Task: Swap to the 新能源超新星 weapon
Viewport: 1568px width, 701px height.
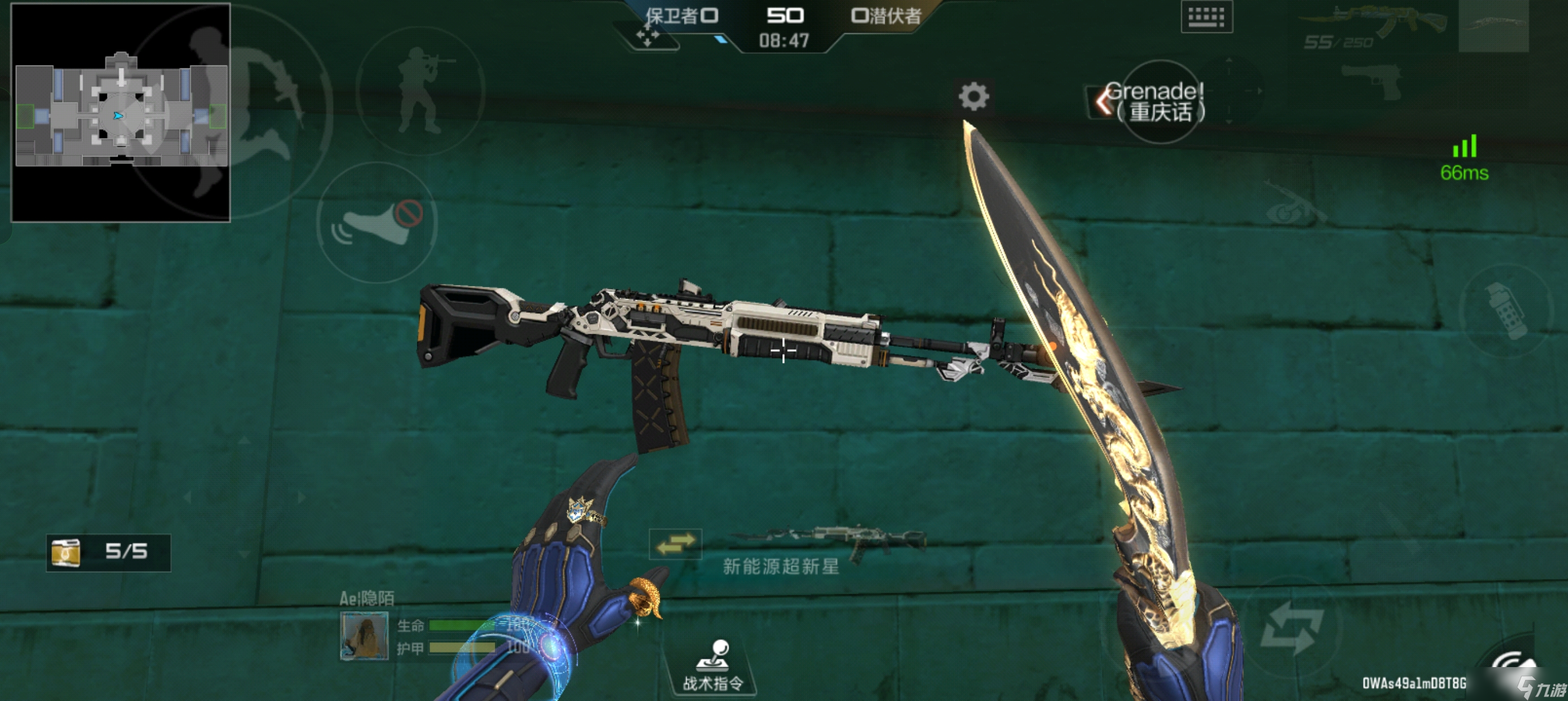Action: tap(675, 543)
